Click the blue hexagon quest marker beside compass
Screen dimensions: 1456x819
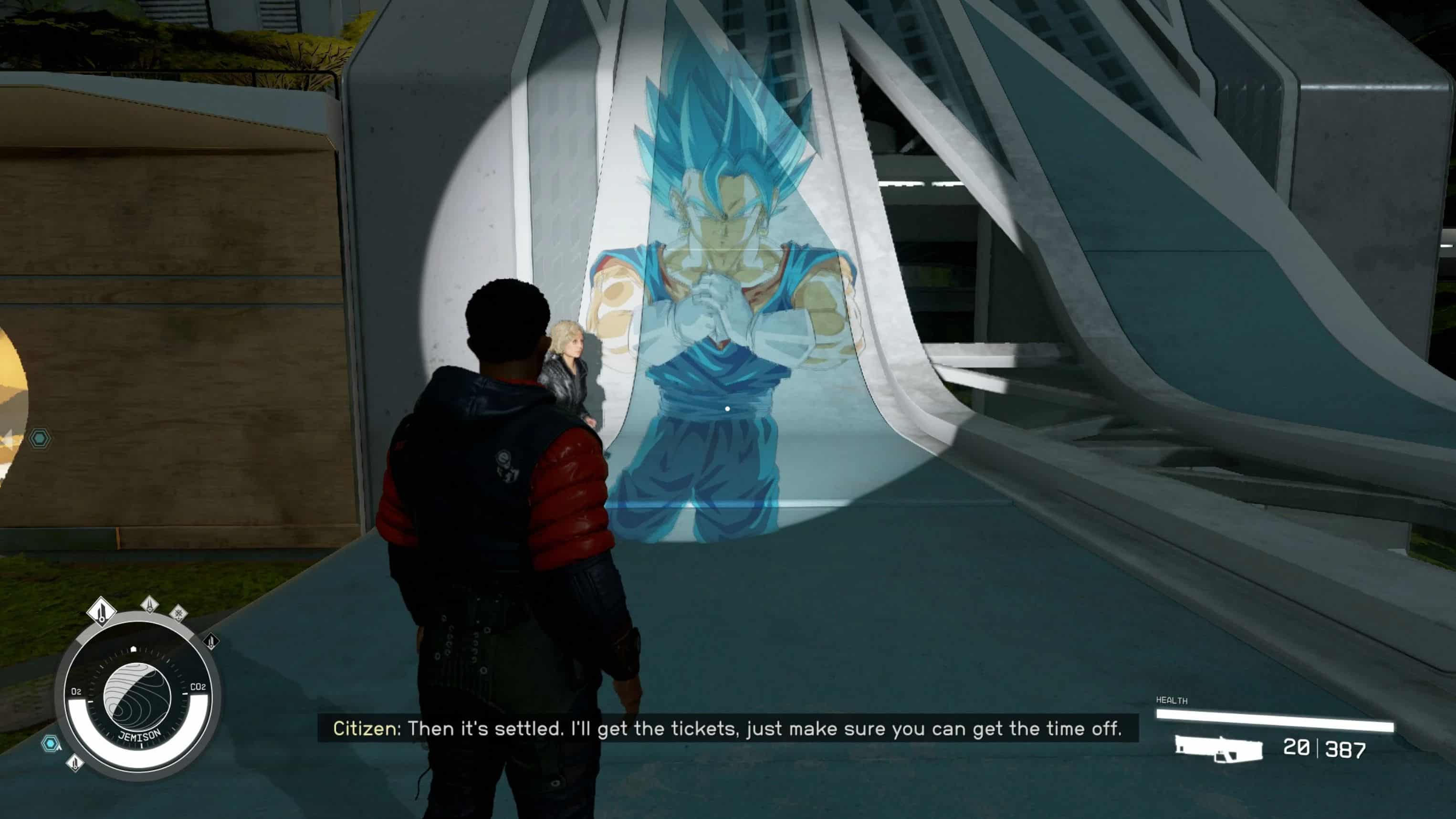point(51,743)
